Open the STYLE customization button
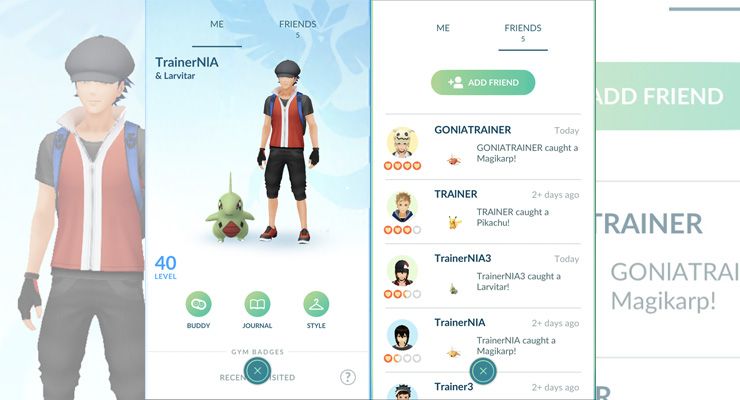Viewport: 740px width, 400px height. 317,305
